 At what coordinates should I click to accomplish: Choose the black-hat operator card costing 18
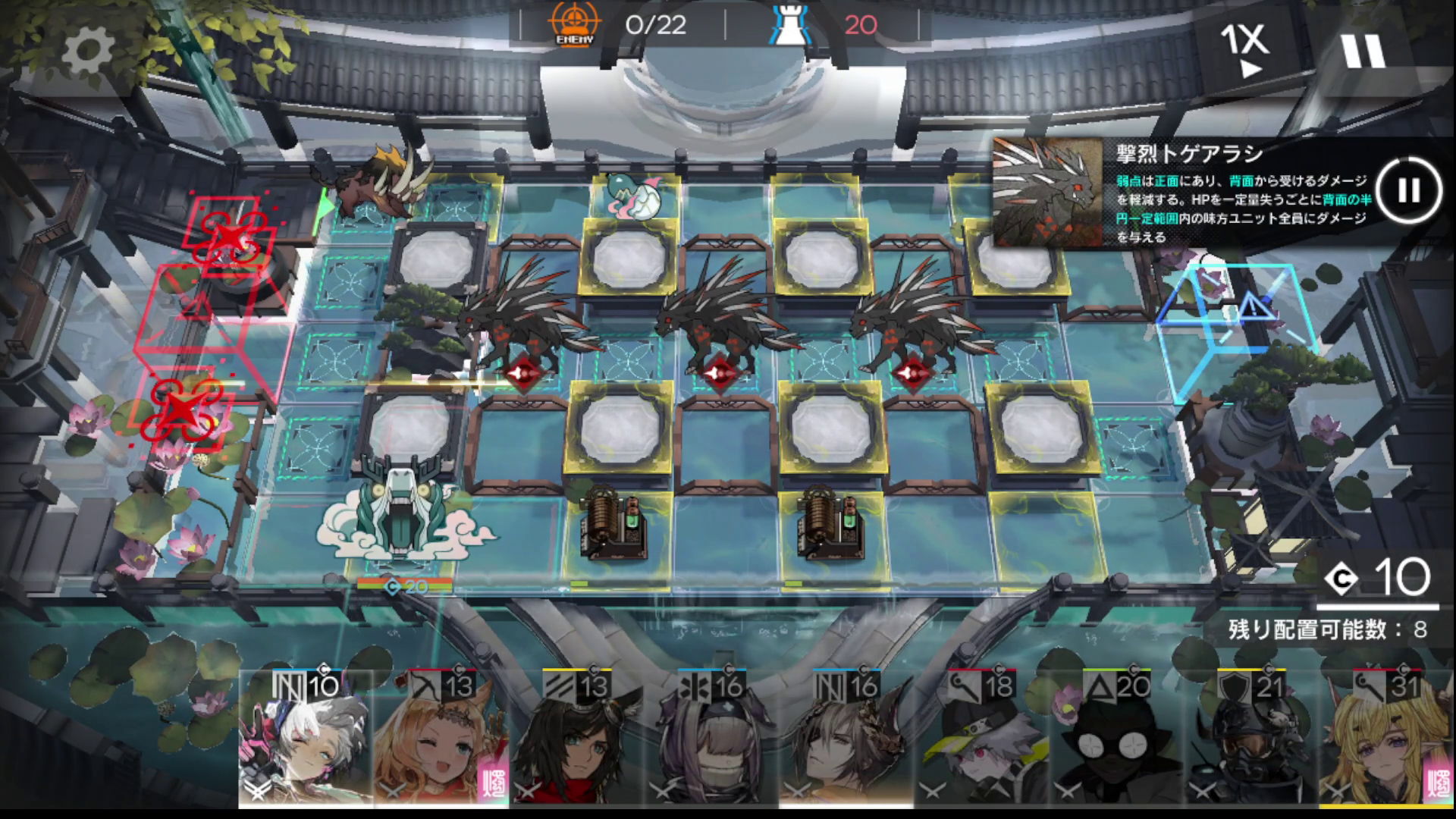(981, 739)
